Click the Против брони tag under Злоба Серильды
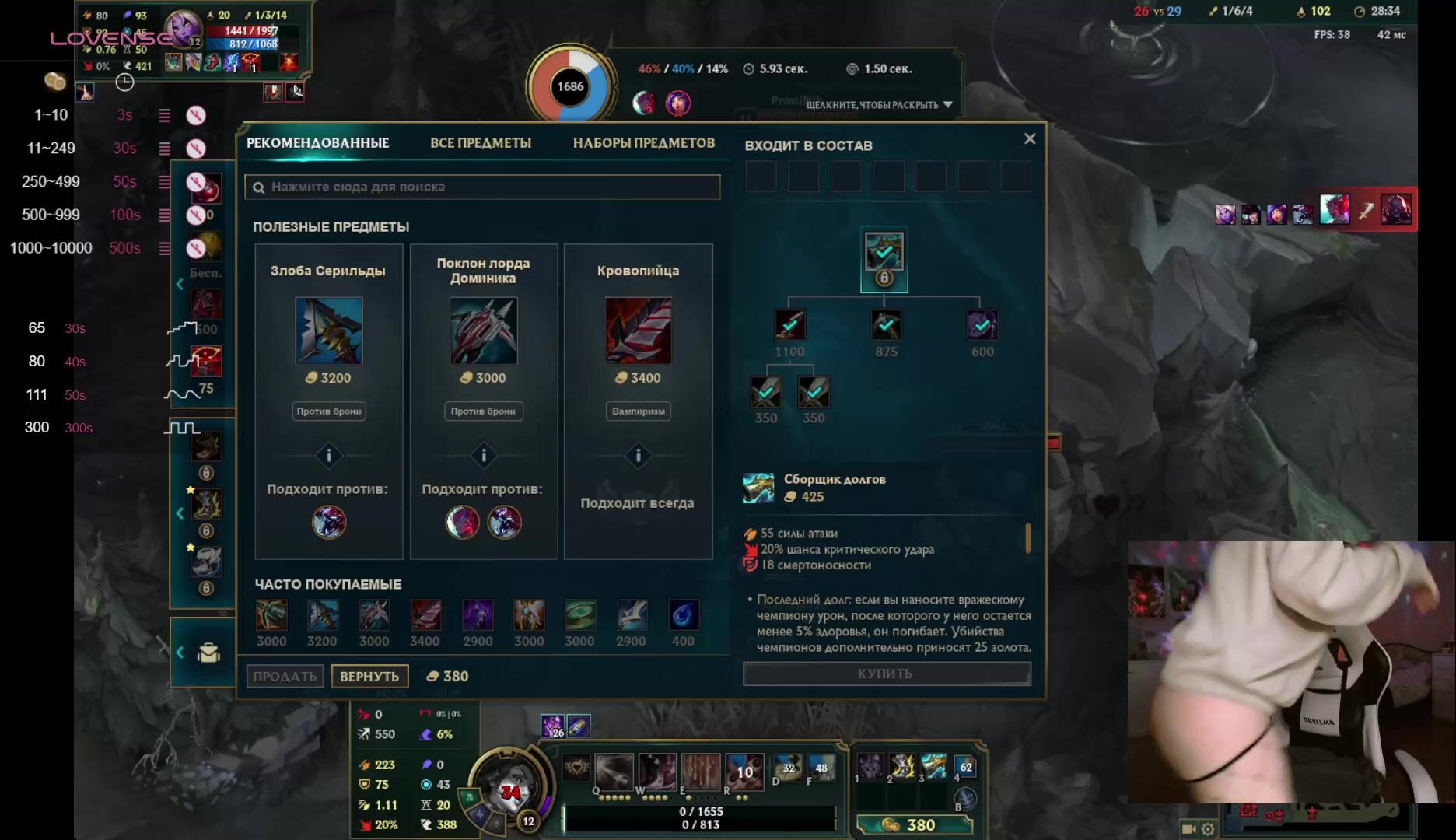 pos(328,411)
